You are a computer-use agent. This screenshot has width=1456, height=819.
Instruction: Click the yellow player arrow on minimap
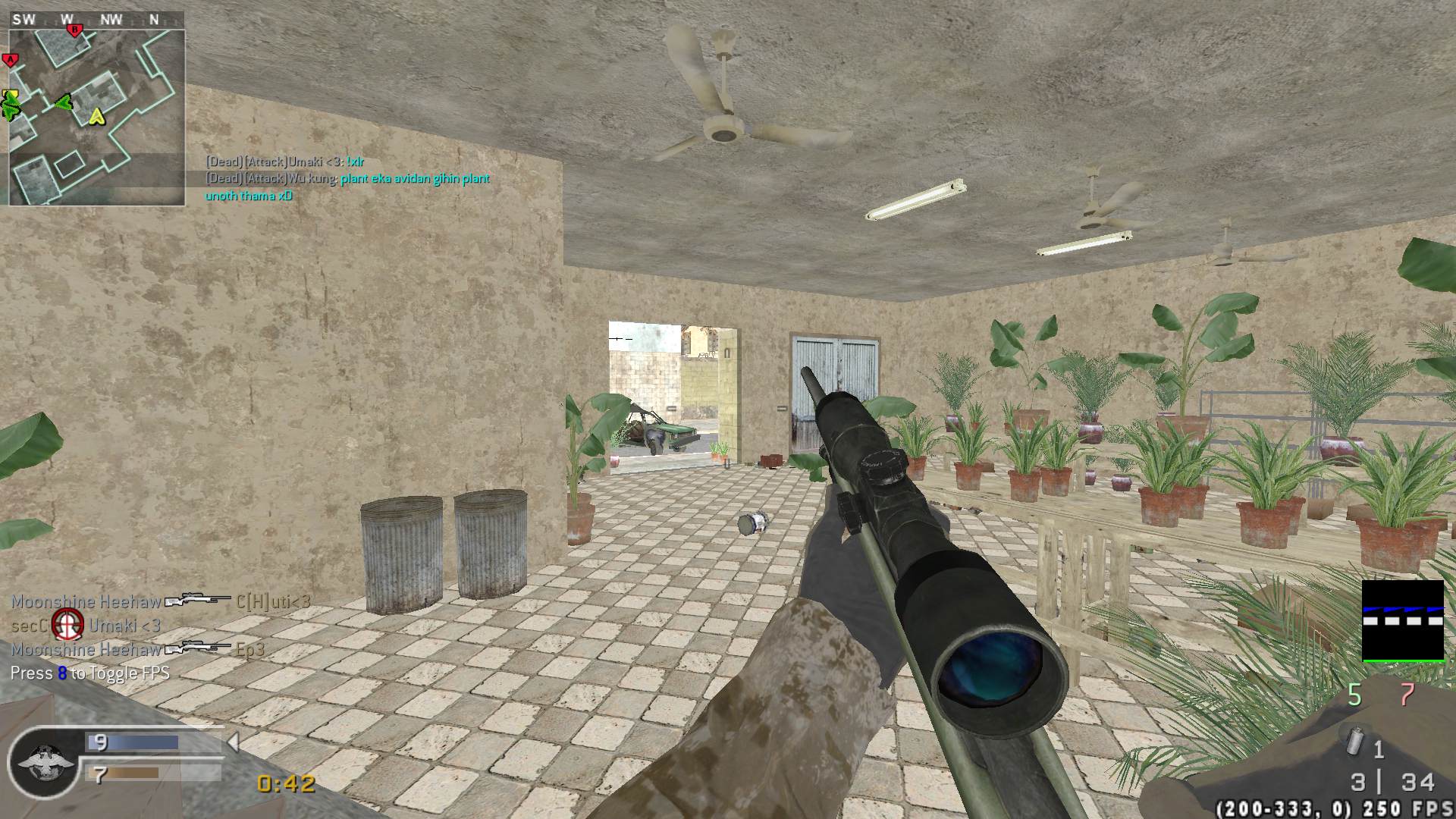96,116
